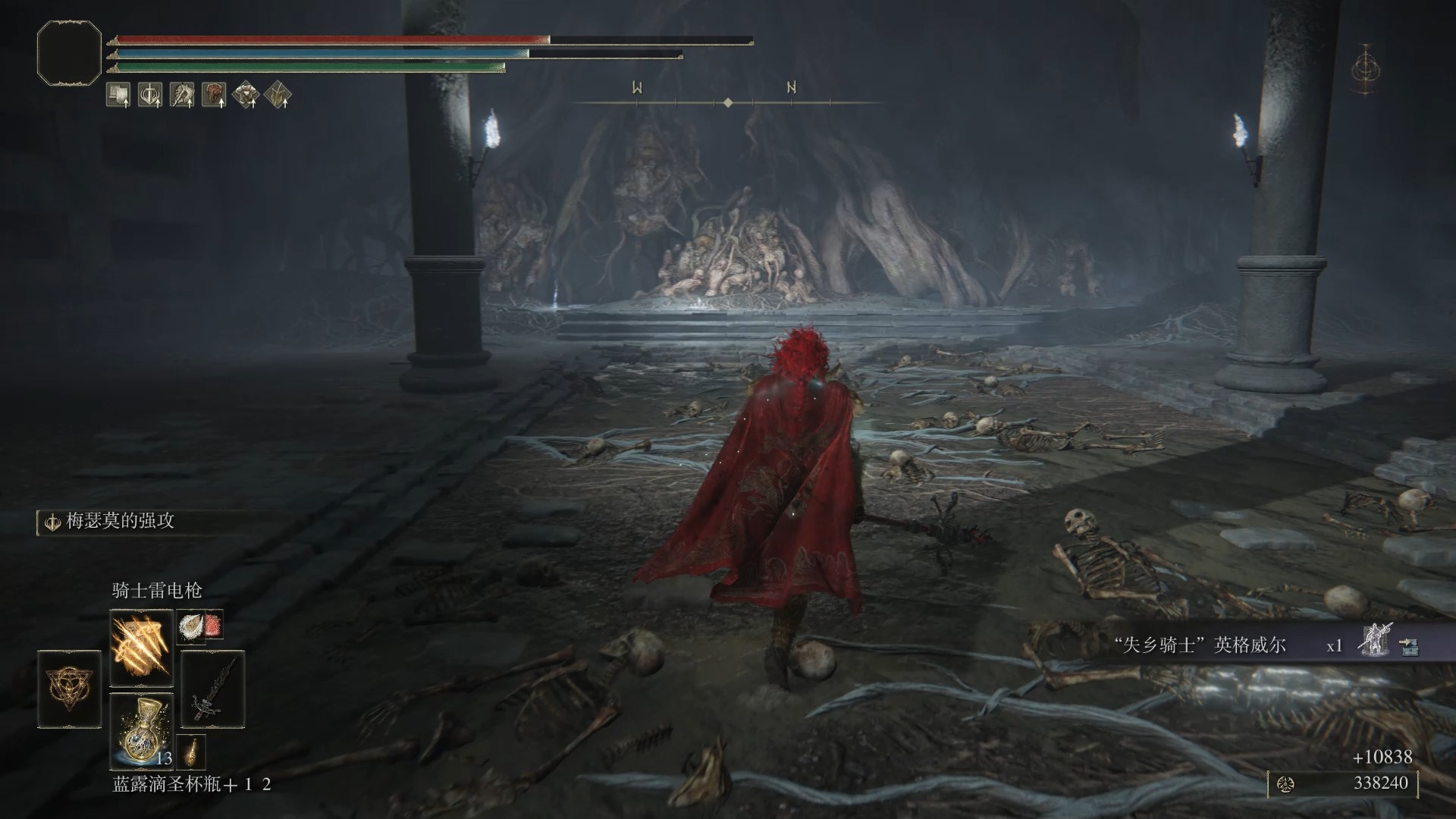1456x819 pixels.
Task: Click the compass bar's center diamond marker
Action: pyautogui.click(x=728, y=102)
